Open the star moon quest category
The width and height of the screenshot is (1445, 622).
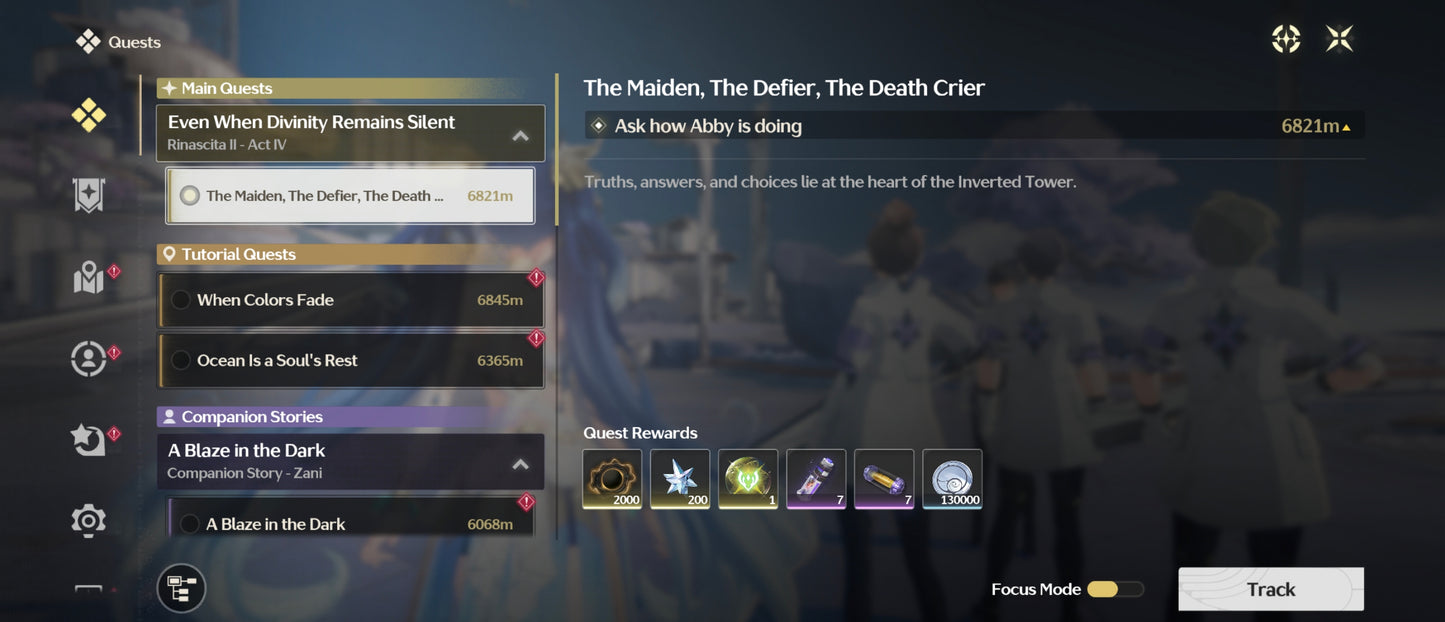click(x=88, y=439)
